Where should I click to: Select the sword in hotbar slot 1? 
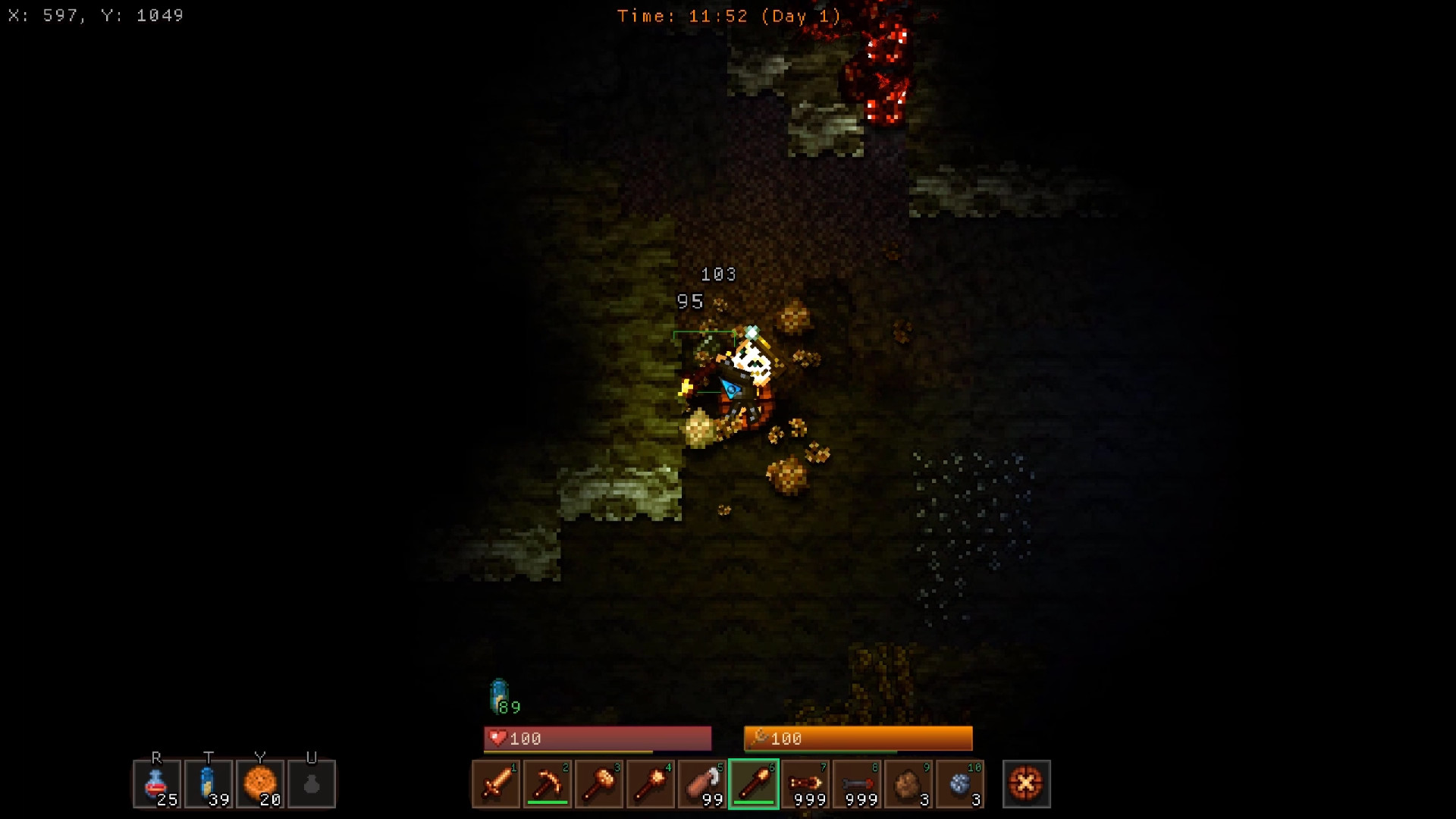point(497,784)
